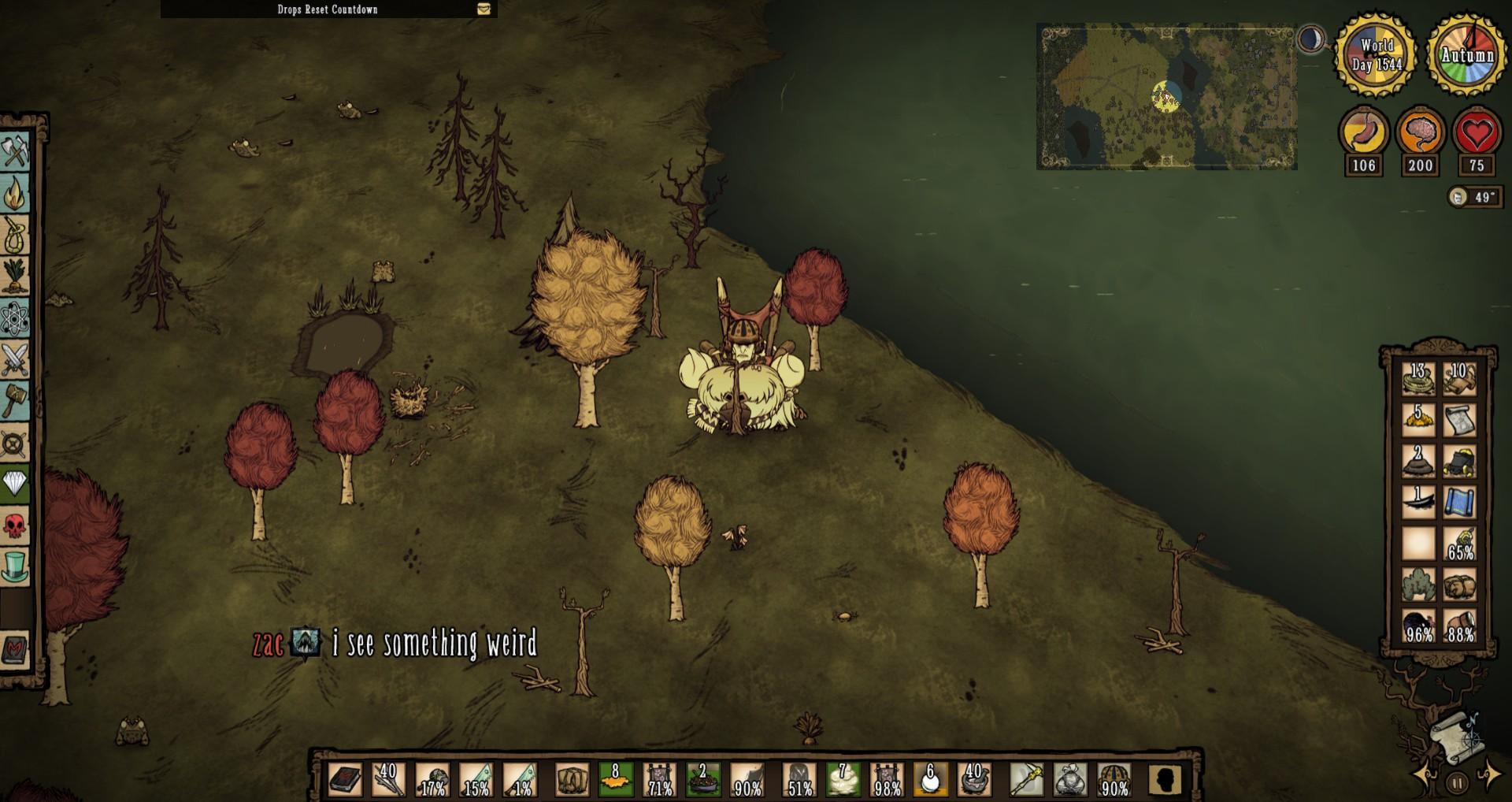Screen dimensions: 1512x802
Task: Open the Fight crossed-swords tab
Action: point(16,360)
